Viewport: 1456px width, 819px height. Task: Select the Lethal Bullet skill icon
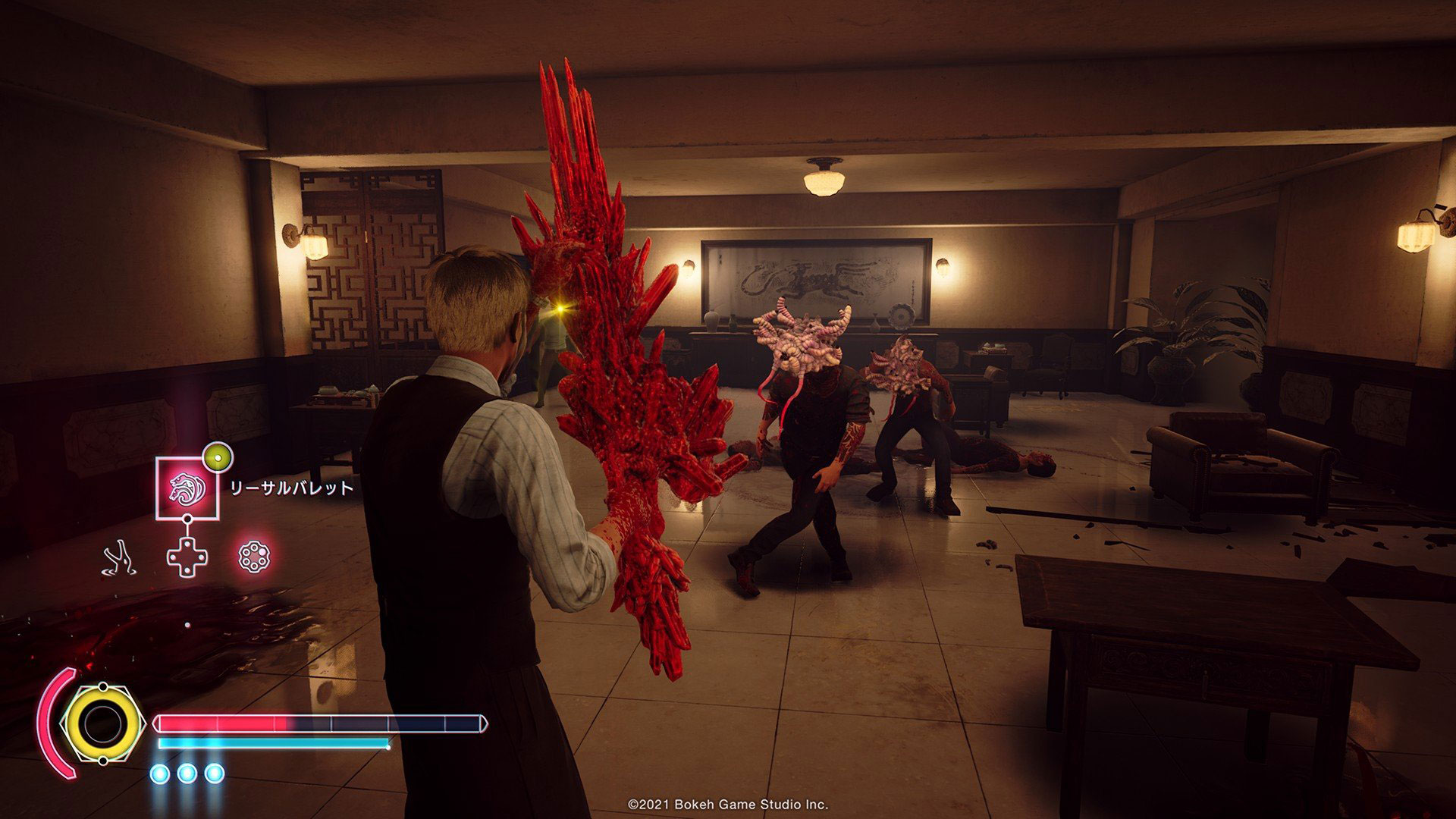187,488
